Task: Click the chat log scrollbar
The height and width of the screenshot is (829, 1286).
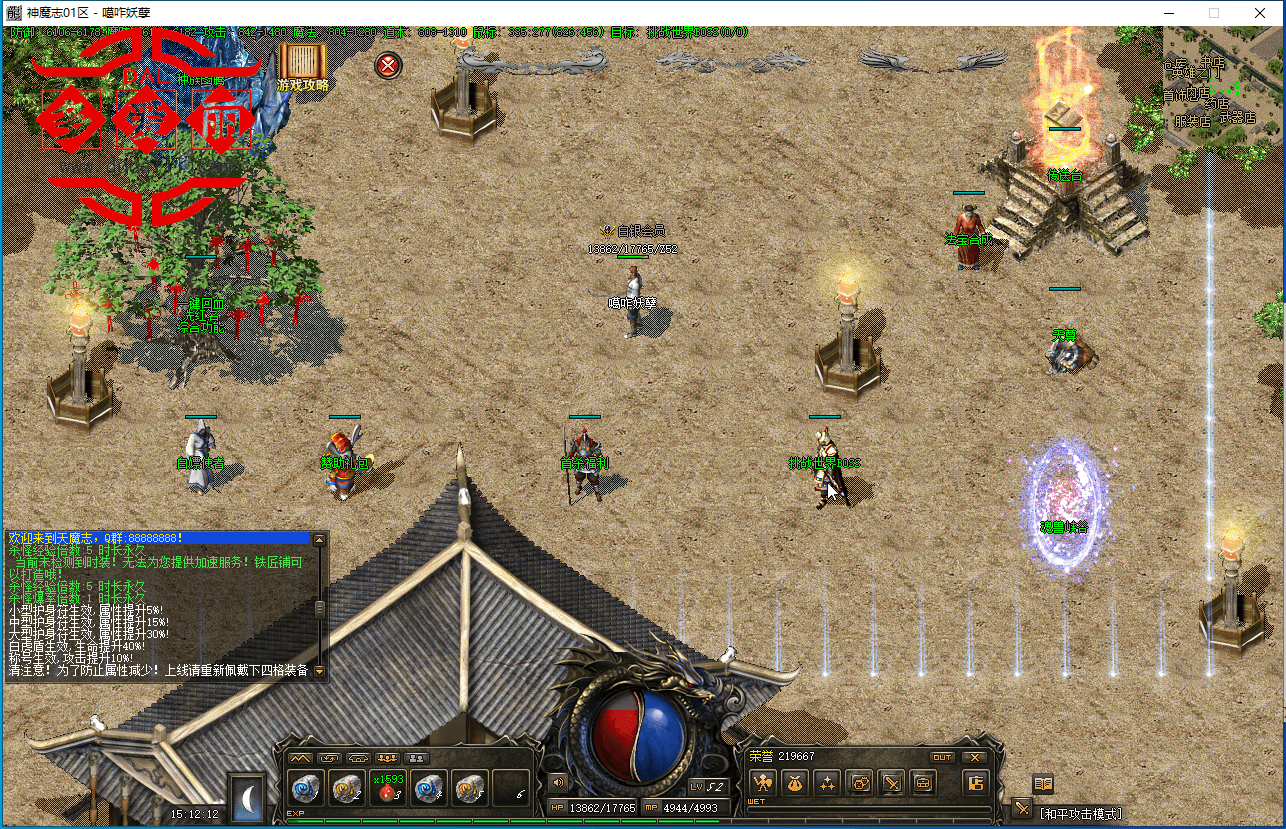Action: tap(320, 607)
